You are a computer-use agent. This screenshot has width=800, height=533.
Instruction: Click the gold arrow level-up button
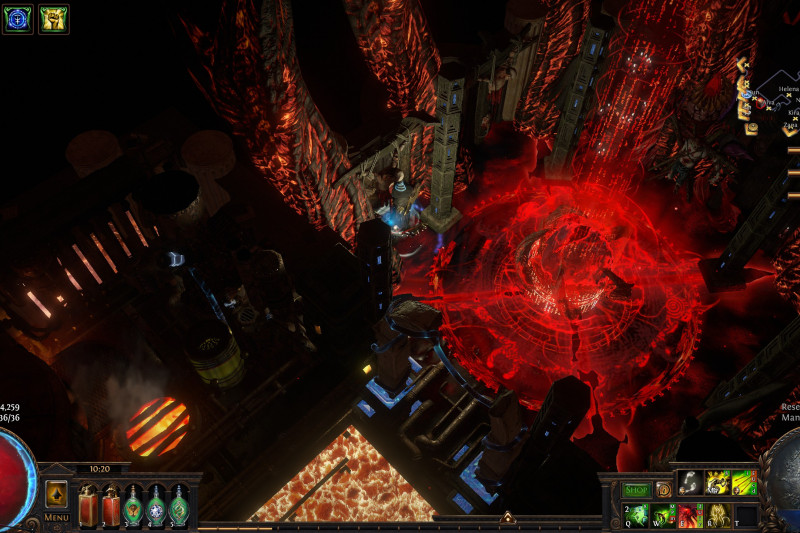507,517
